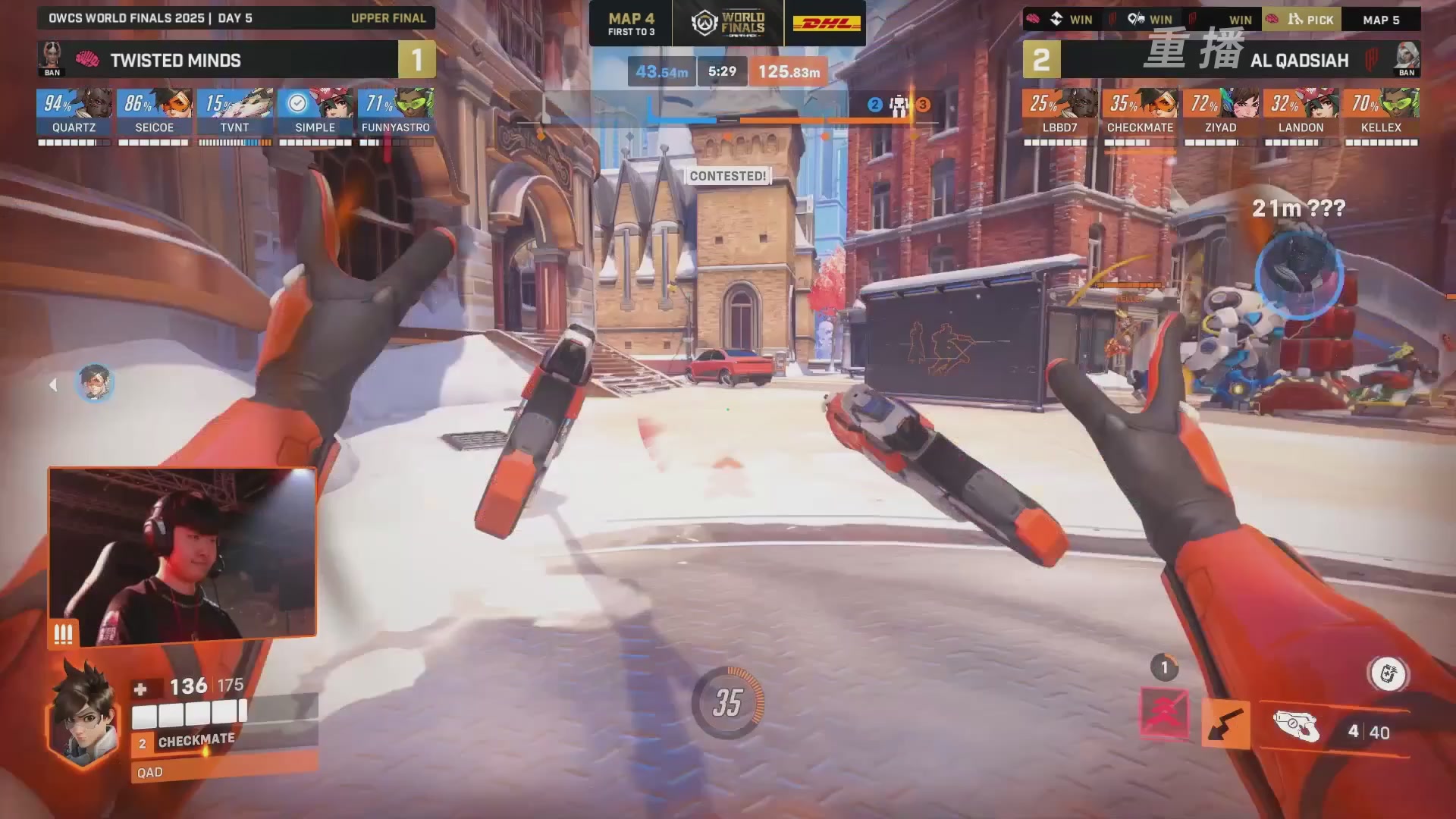Spectate FUNNYASTRO from the team bar
The height and width of the screenshot is (819, 1456).
point(396,114)
